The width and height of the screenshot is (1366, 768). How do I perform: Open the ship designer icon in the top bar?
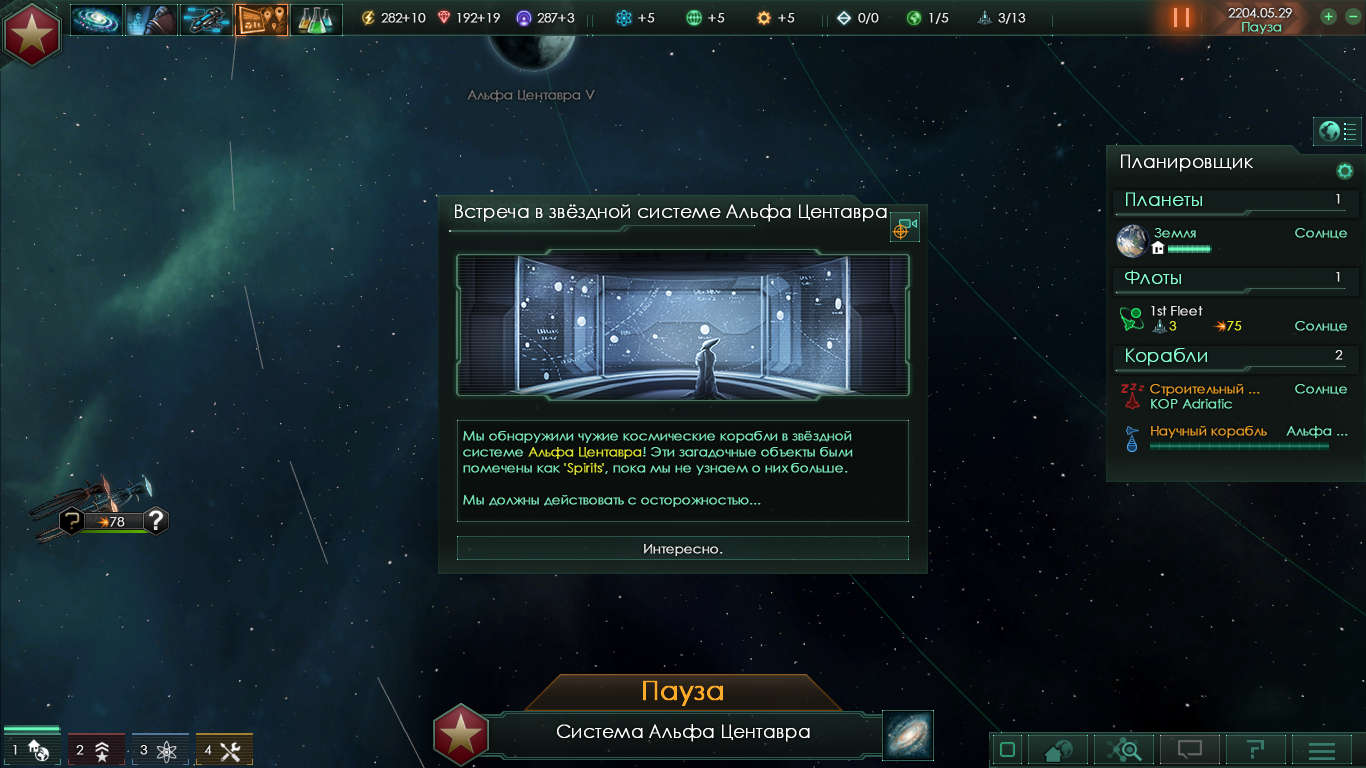(206, 19)
